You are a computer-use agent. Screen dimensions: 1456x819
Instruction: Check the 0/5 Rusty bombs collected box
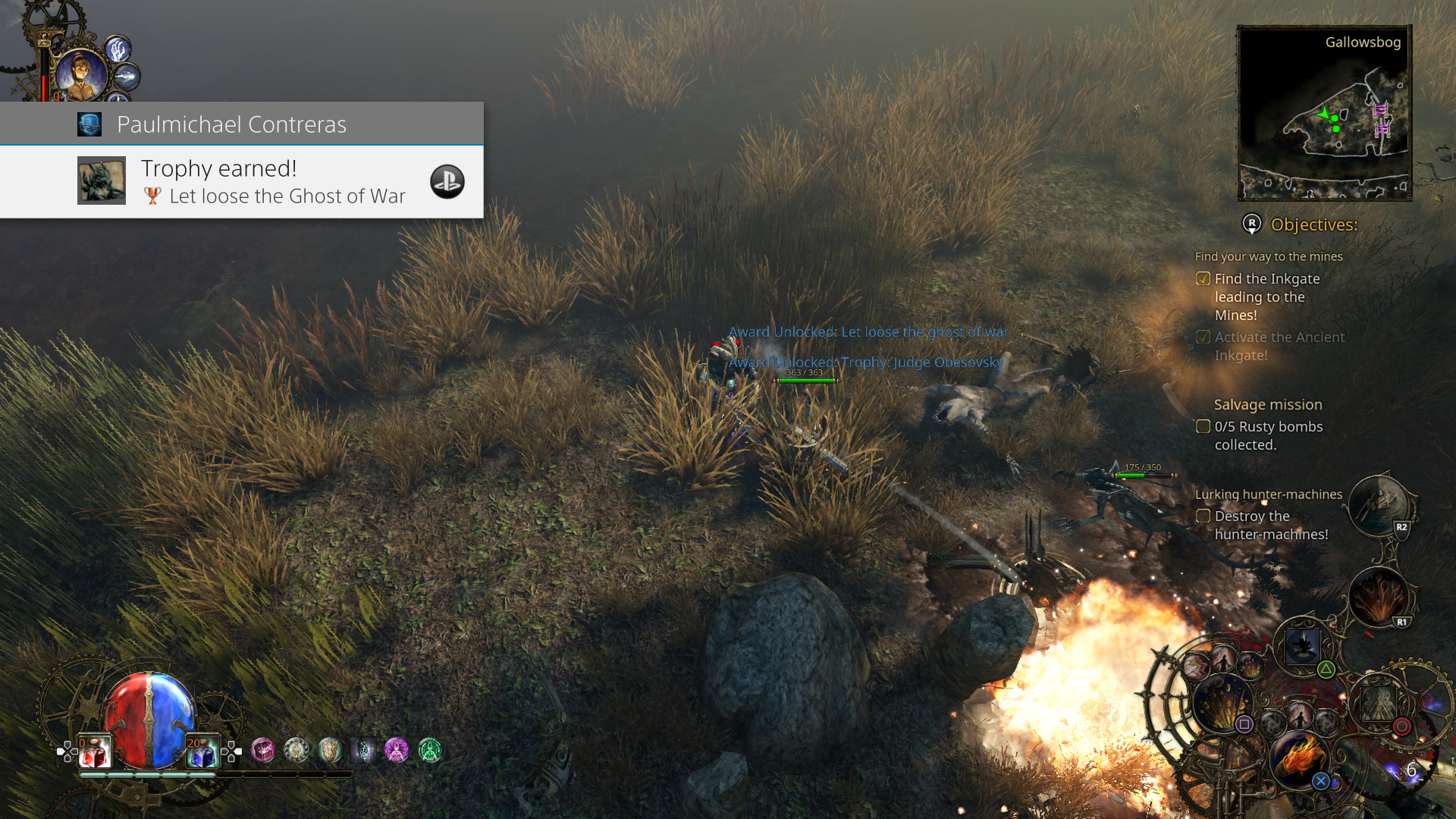pos(1203,426)
